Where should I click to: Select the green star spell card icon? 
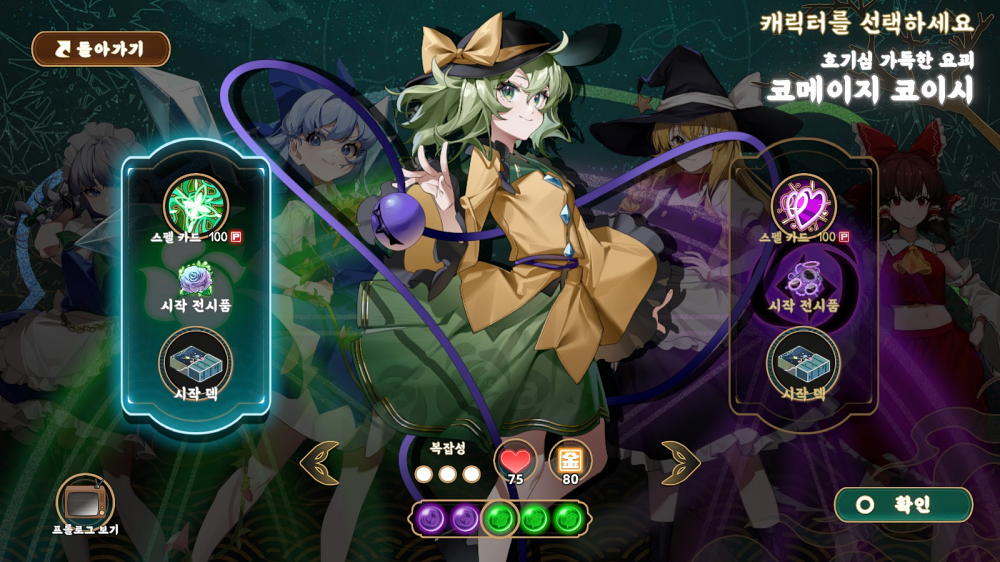pyautogui.click(x=196, y=203)
